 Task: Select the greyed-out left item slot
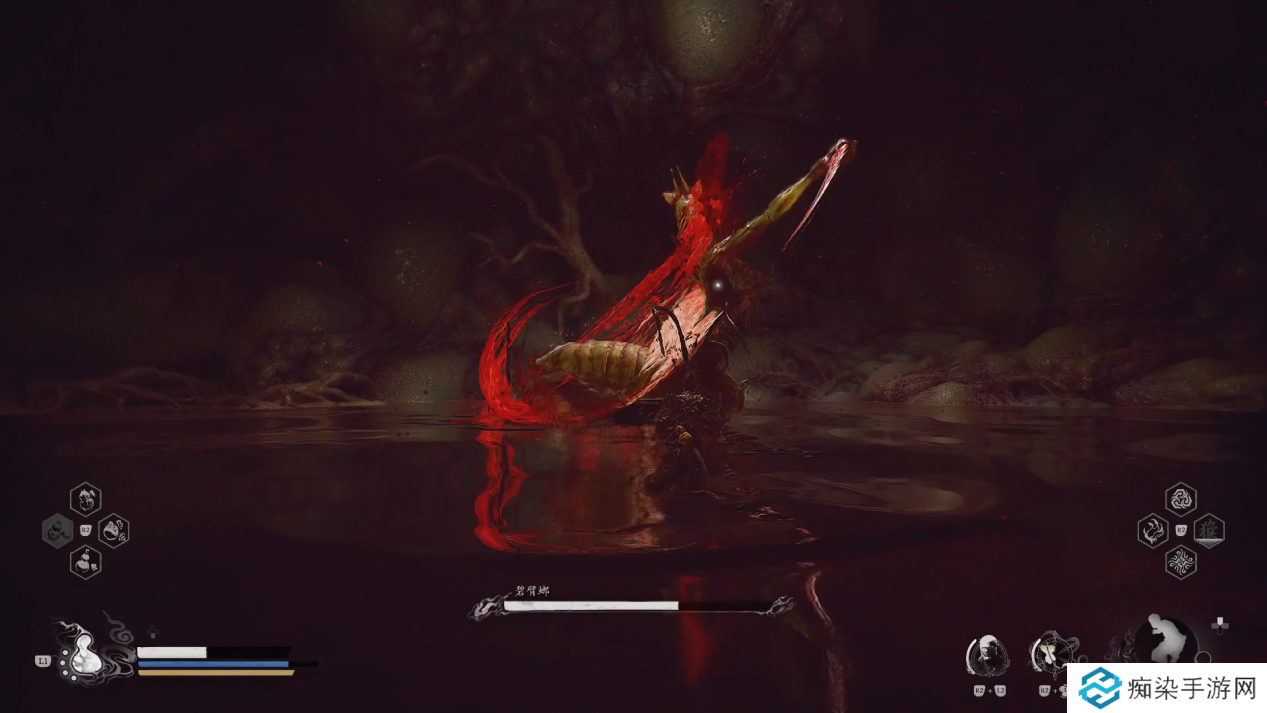(57, 530)
